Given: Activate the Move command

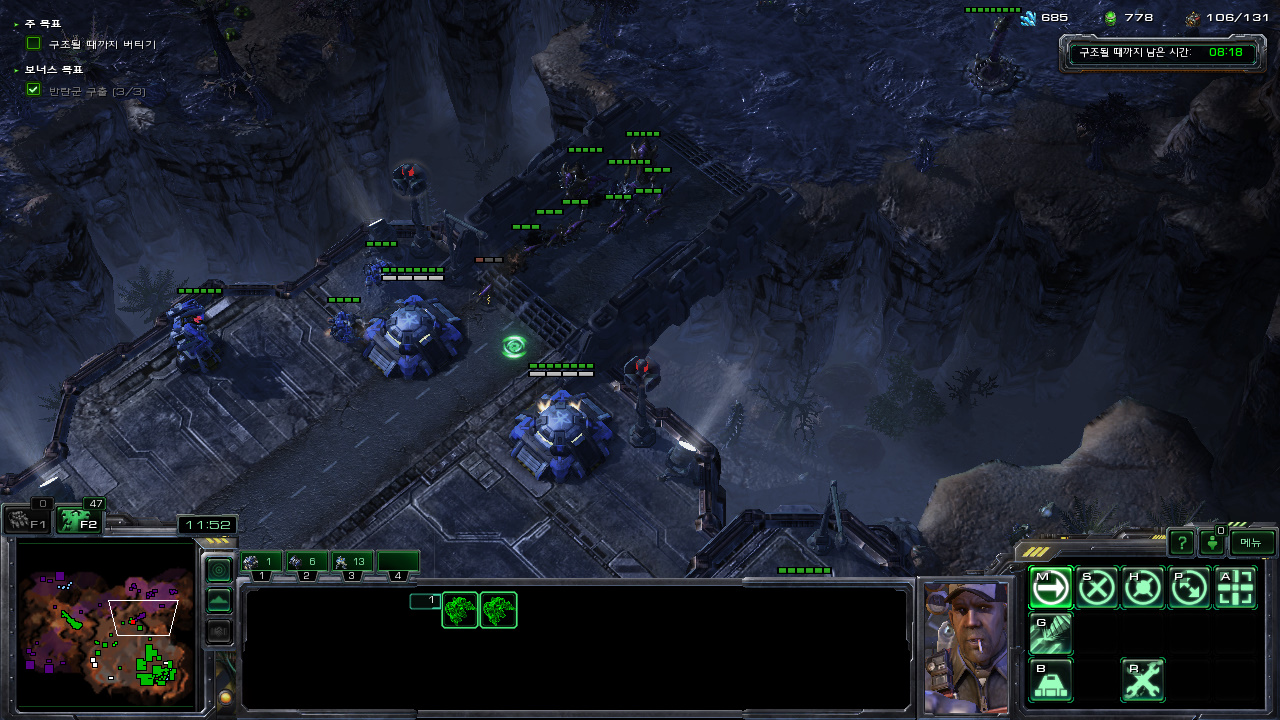Looking at the screenshot, I should (1050, 588).
